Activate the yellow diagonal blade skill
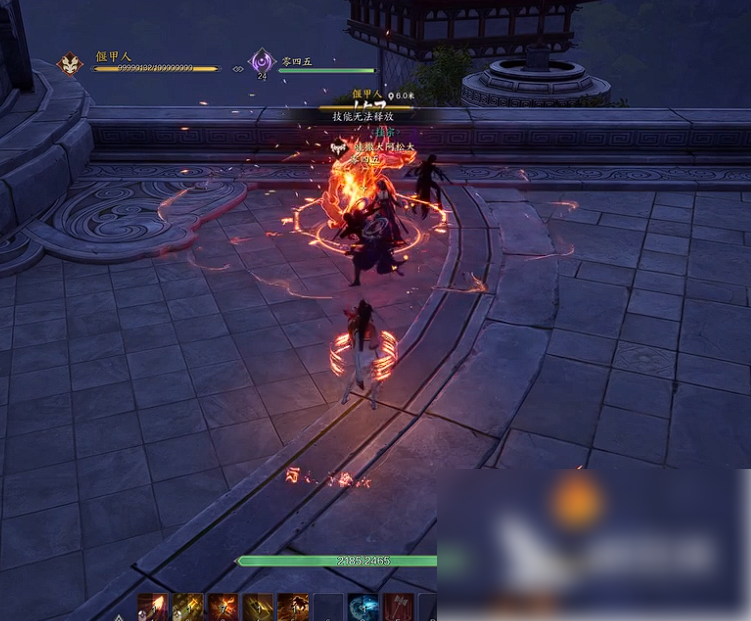Image resolution: width=751 pixels, height=621 pixels. coord(258,607)
